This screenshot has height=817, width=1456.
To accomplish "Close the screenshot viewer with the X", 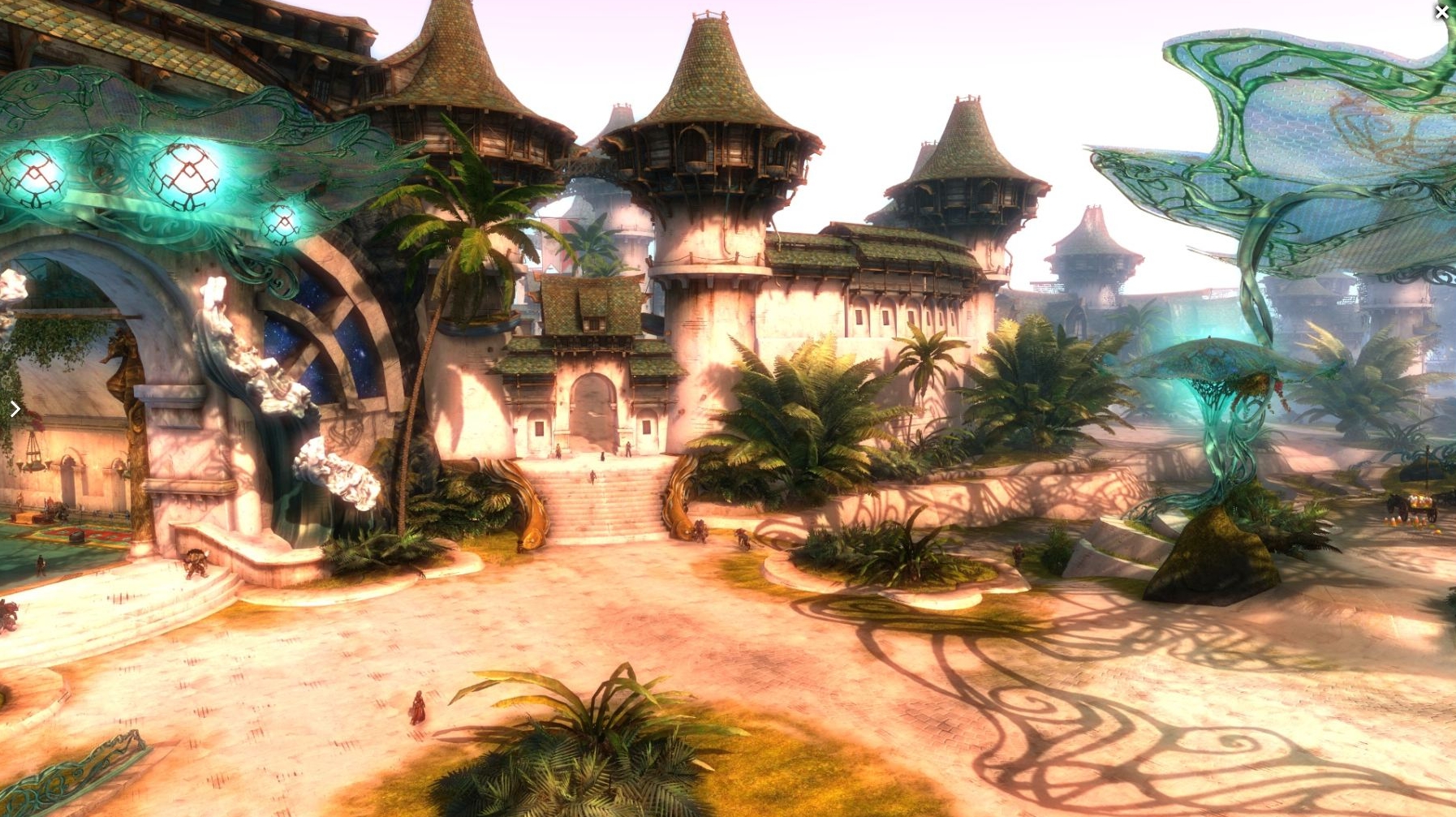I will [1441, 12].
